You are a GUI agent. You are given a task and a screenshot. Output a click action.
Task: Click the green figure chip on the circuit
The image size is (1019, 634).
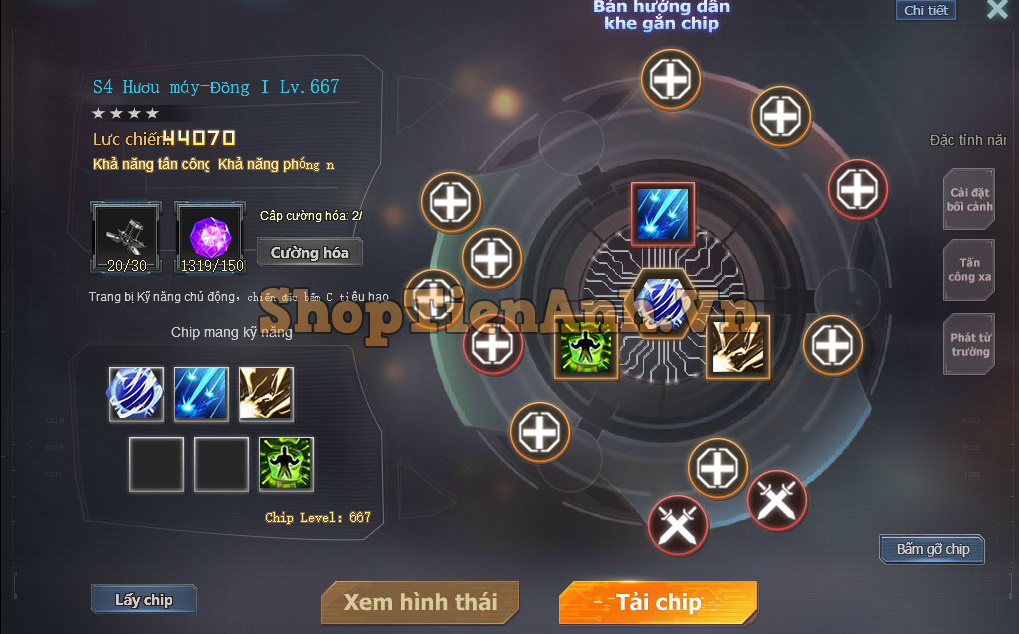pos(586,347)
